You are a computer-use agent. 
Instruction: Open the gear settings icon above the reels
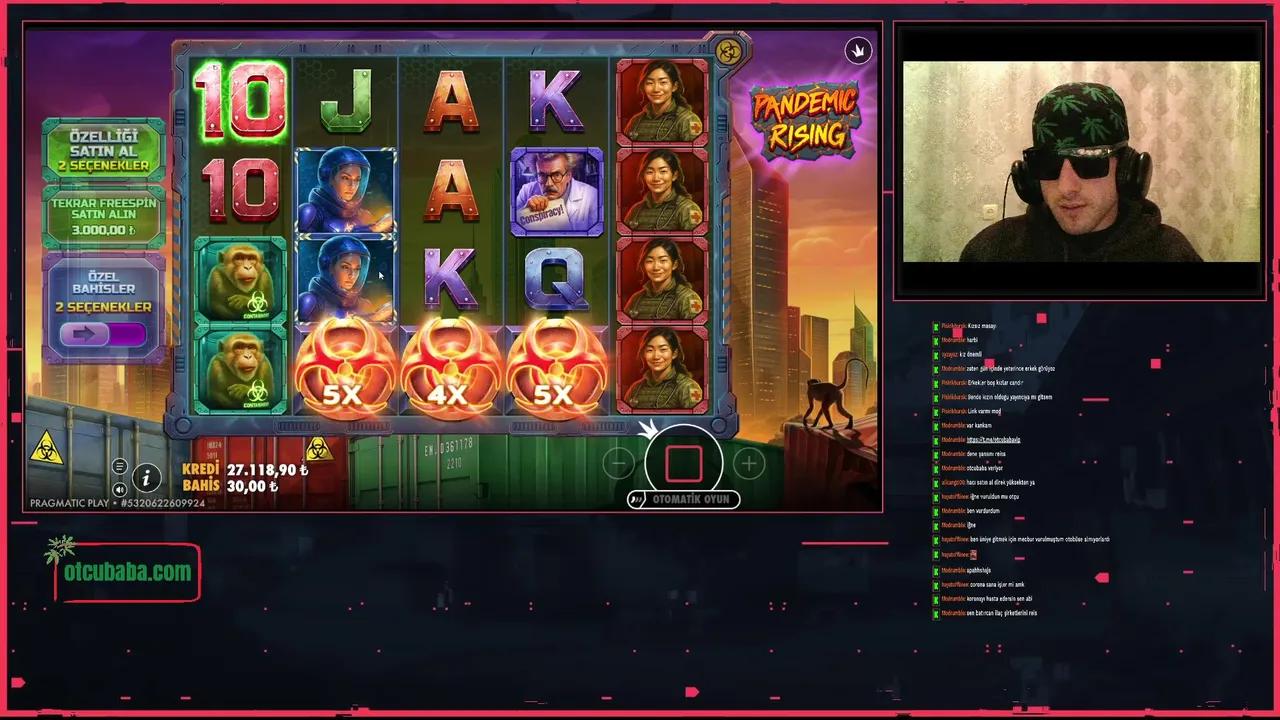[728, 52]
